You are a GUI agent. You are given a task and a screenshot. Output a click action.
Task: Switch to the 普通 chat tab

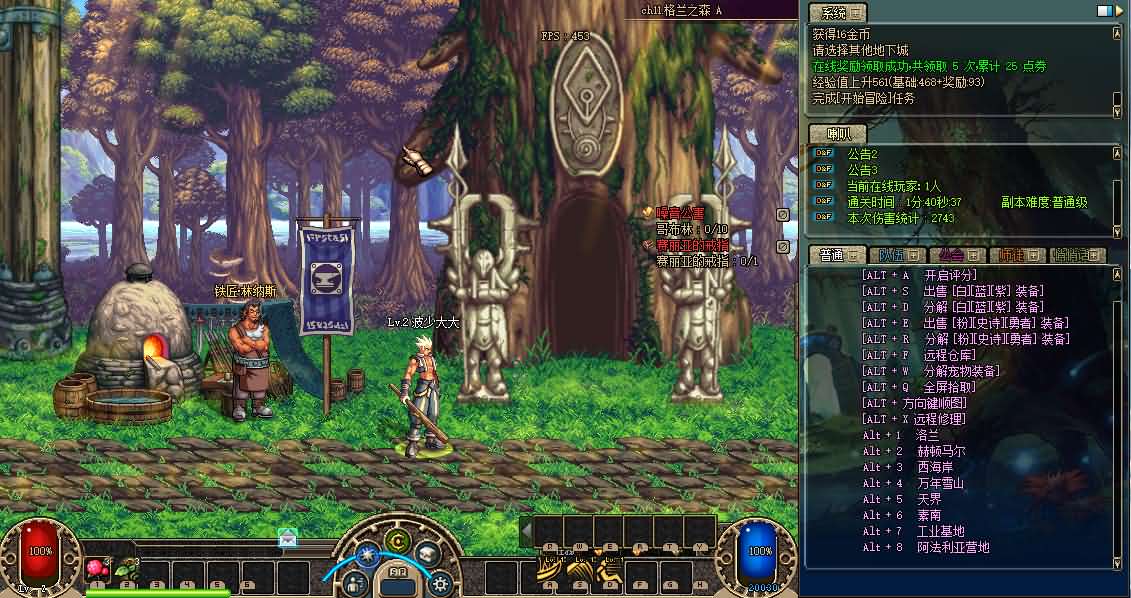(x=833, y=256)
